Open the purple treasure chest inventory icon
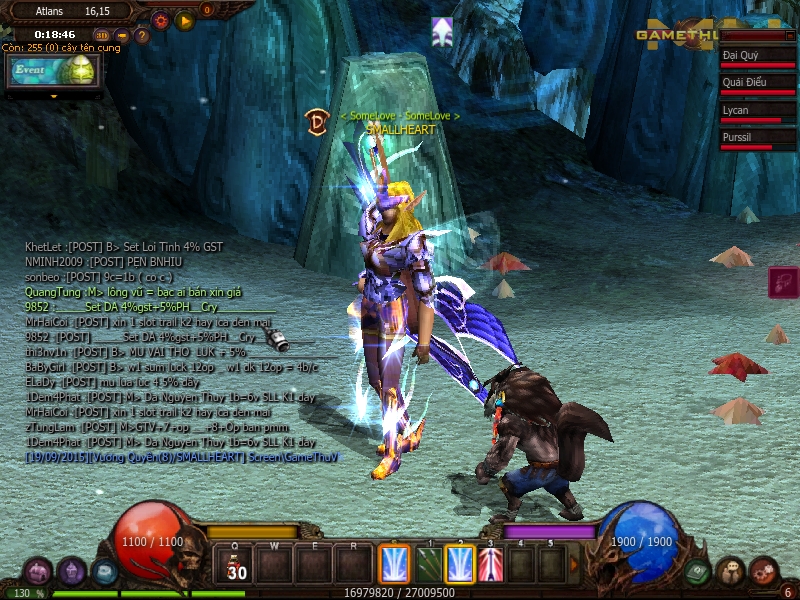 point(38,571)
